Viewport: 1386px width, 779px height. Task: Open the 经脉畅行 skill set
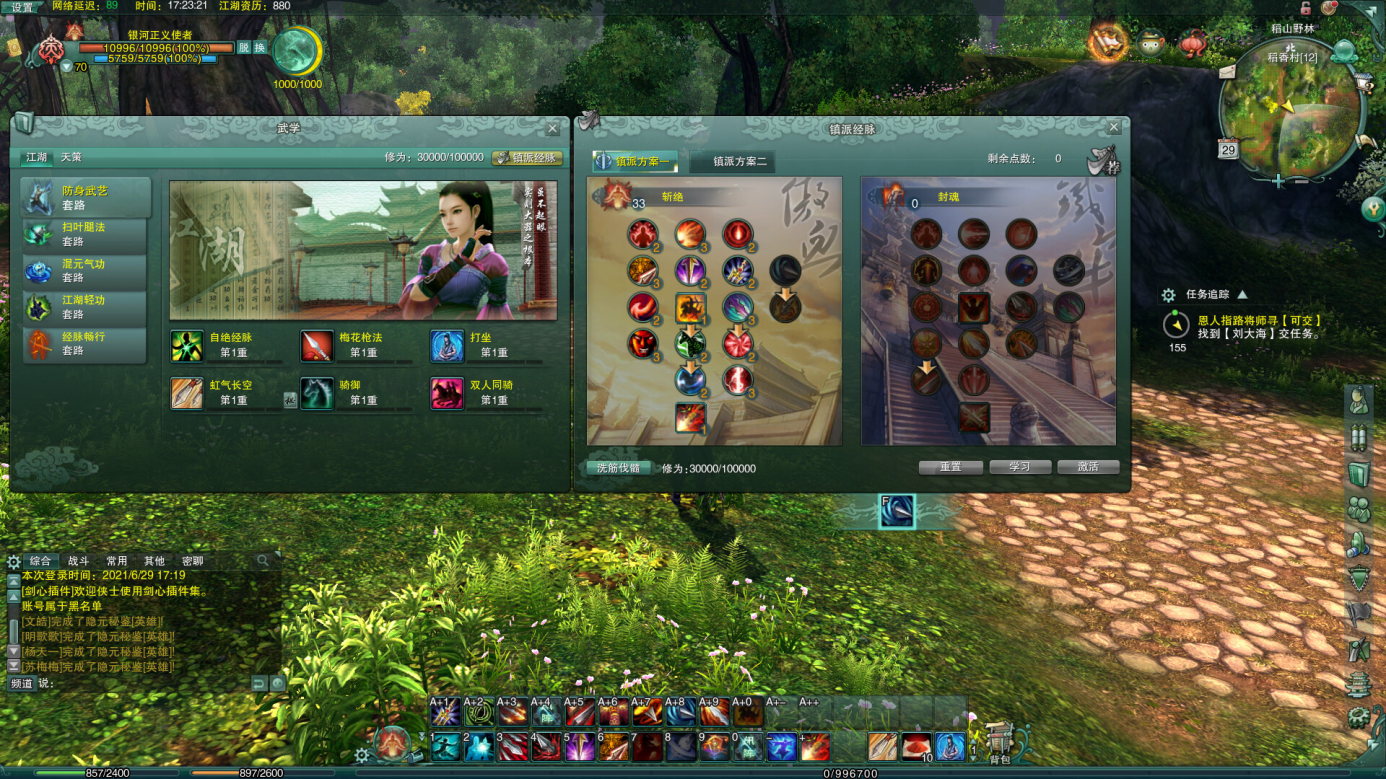tap(84, 344)
